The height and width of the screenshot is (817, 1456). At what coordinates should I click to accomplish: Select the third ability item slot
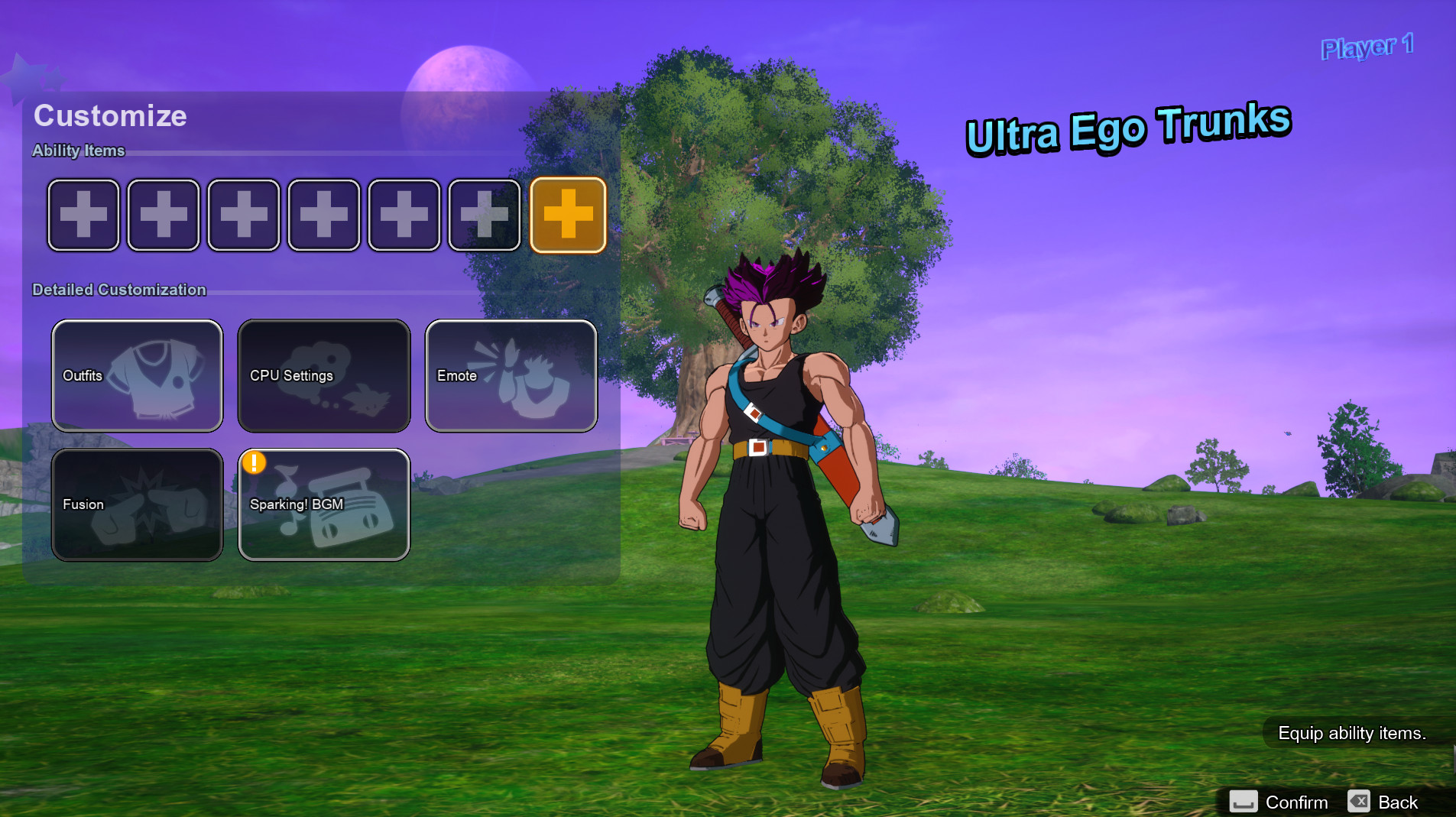point(244,215)
